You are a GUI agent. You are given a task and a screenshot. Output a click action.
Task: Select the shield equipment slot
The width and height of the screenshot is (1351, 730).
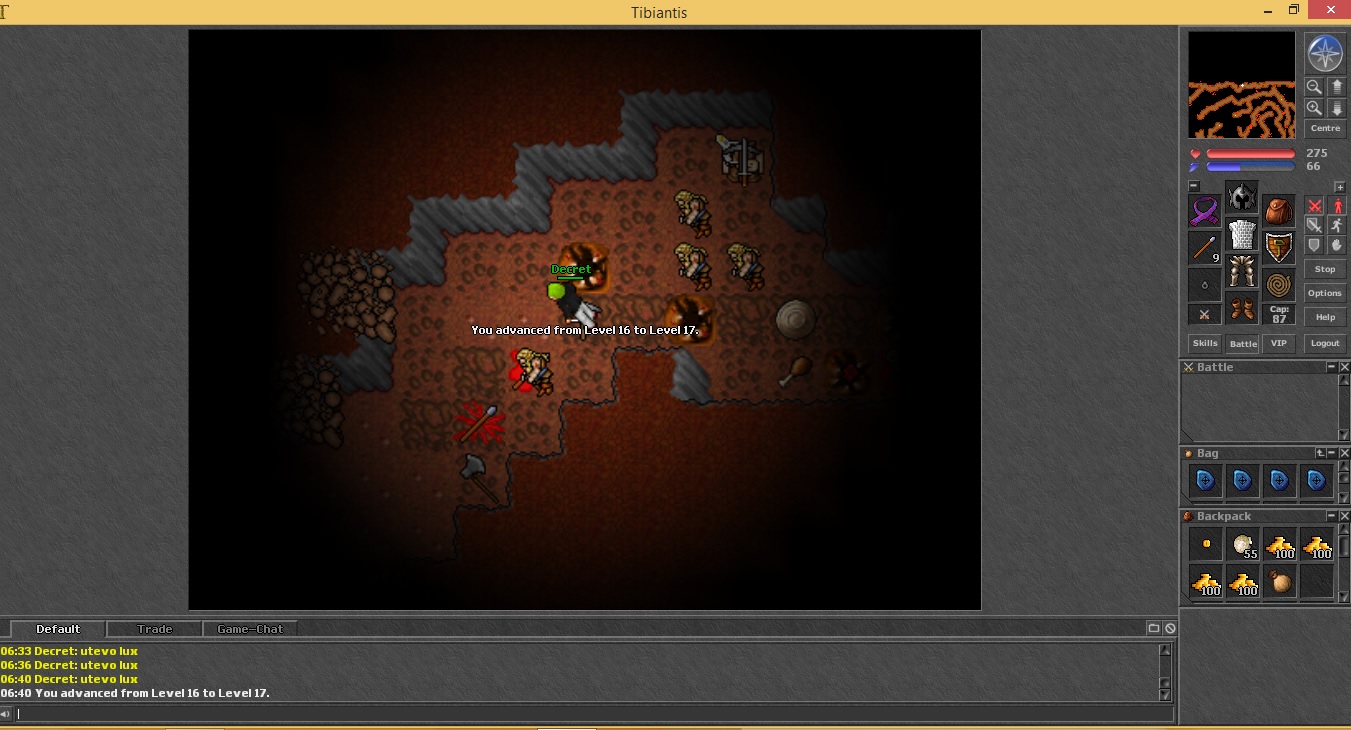pos(1278,247)
